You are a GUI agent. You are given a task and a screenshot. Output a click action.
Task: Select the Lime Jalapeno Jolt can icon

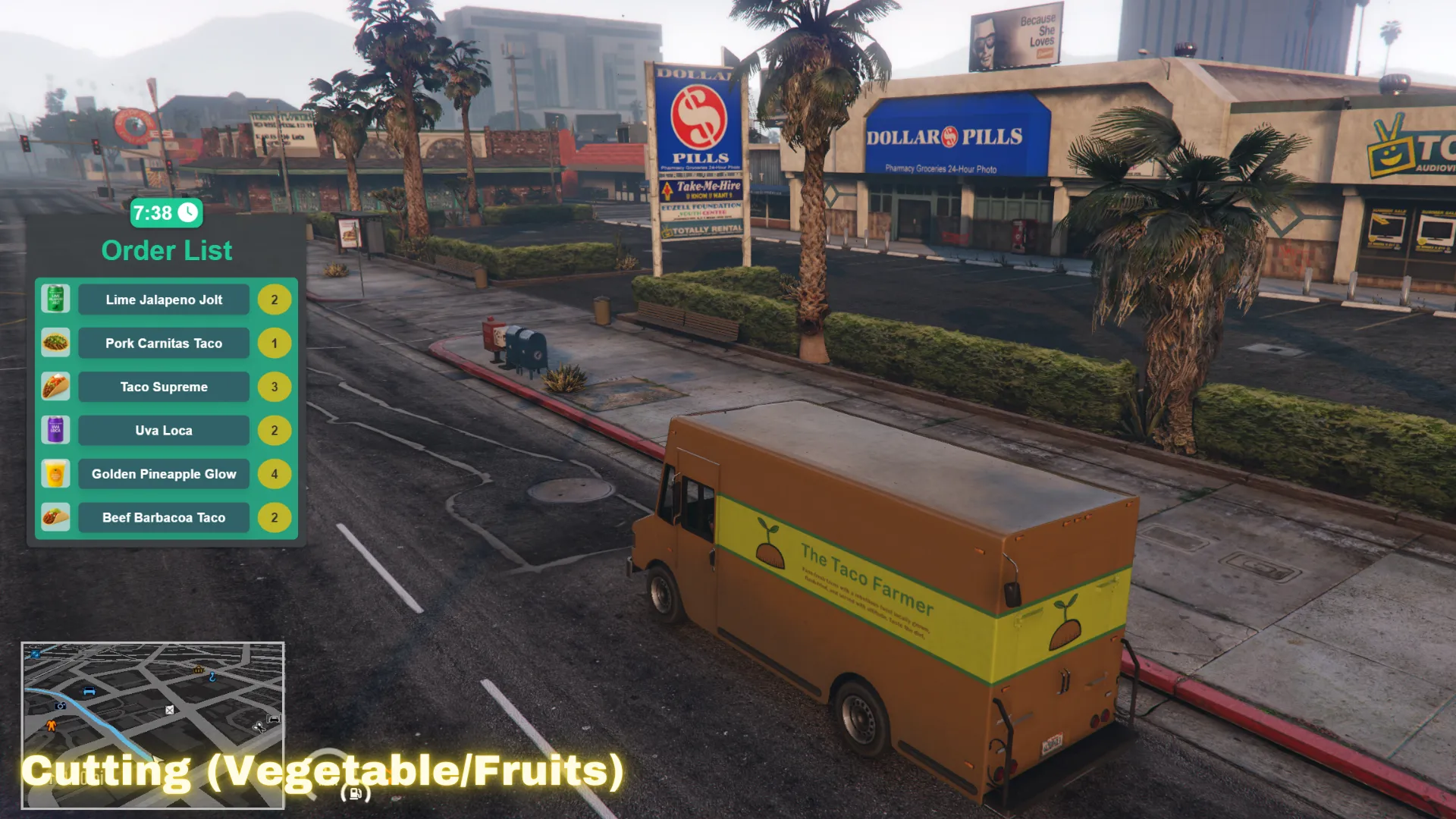(x=55, y=299)
